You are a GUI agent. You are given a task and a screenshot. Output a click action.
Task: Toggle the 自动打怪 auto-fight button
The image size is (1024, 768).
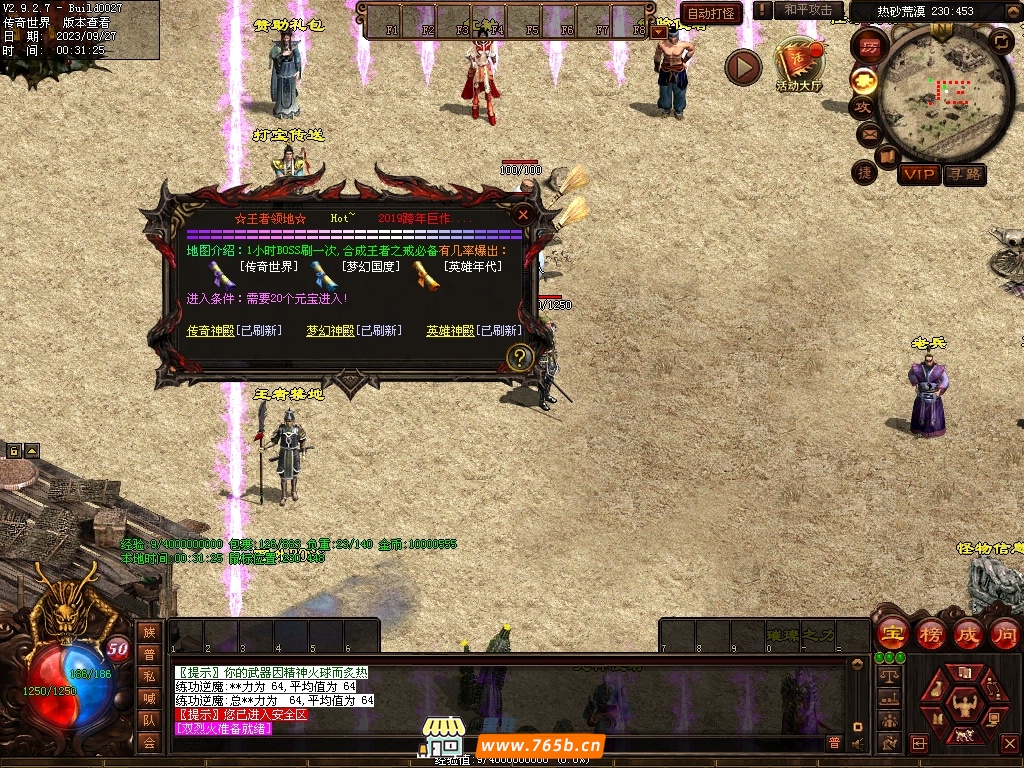[x=711, y=13]
